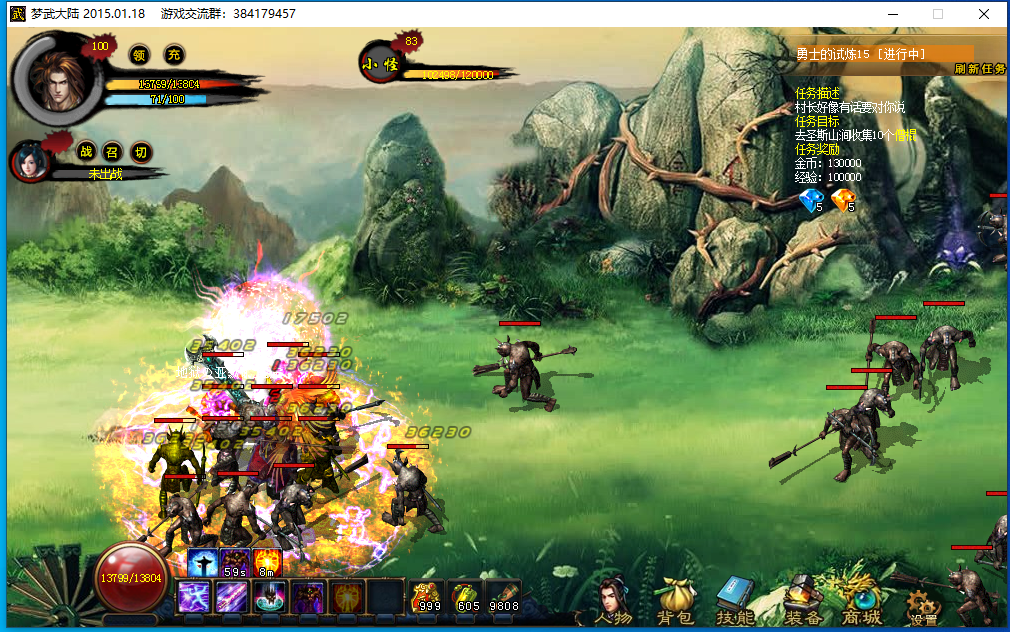Click the 召 summon pet button
1010x632 pixels.
[x=113, y=152]
